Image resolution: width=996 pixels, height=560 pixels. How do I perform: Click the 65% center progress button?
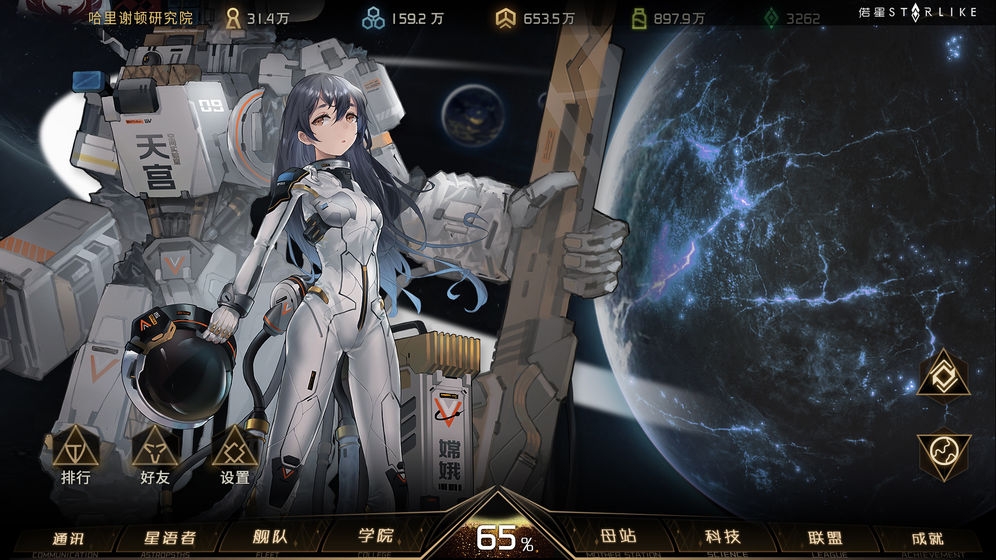click(x=497, y=535)
